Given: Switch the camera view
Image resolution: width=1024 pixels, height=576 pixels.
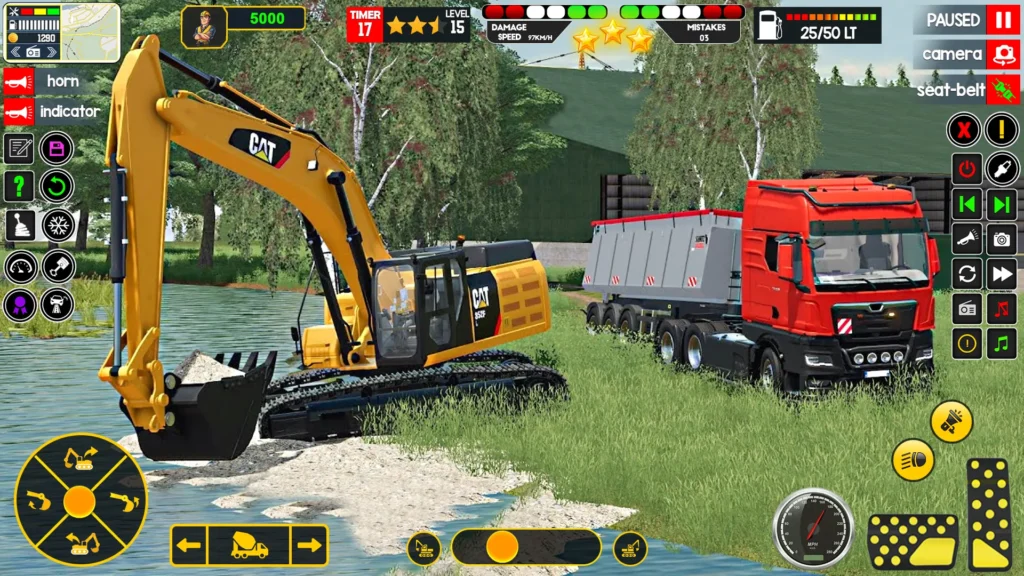Looking at the screenshot, I should click(1002, 54).
